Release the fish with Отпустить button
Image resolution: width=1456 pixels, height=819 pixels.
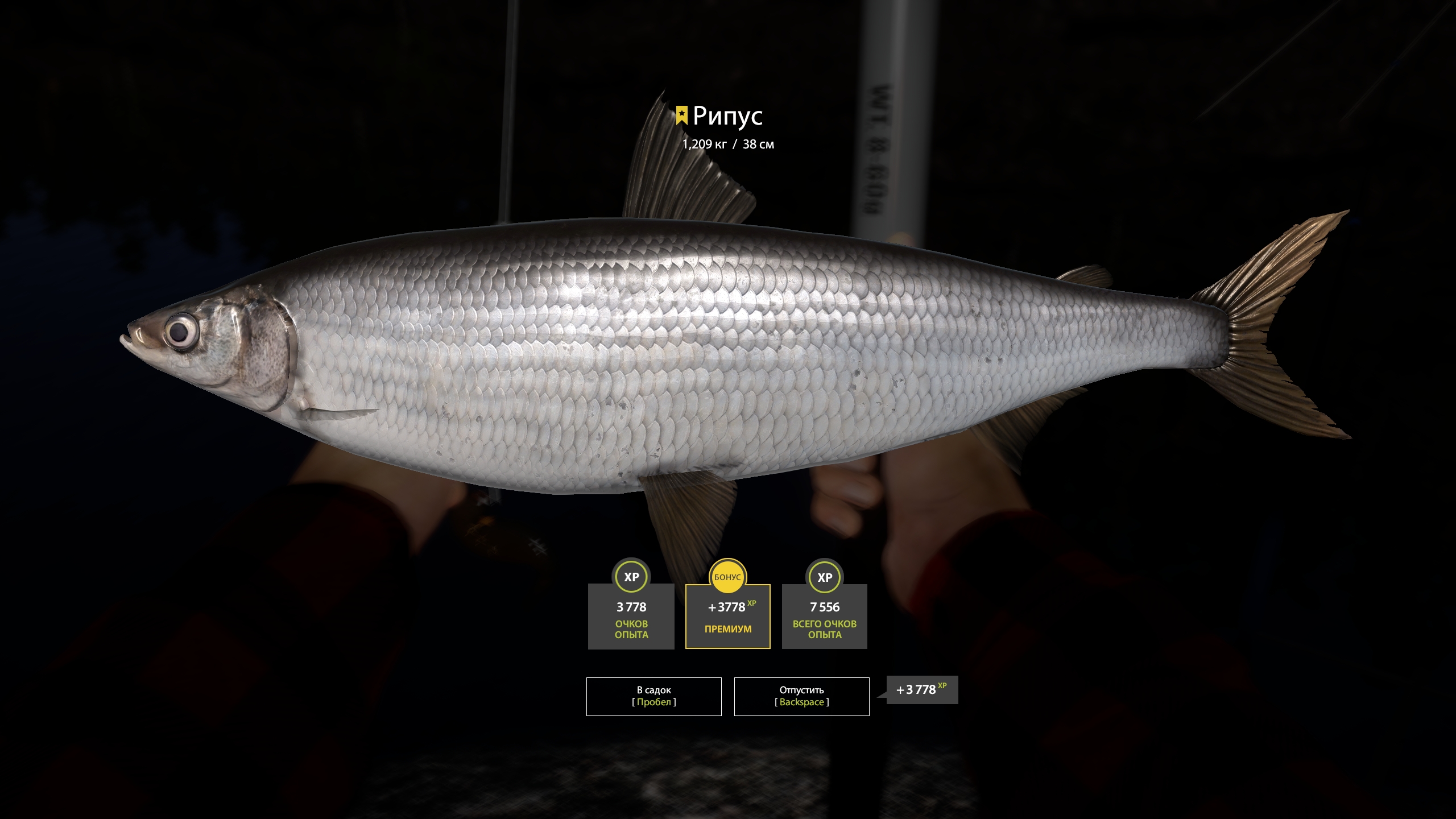[801, 696]
